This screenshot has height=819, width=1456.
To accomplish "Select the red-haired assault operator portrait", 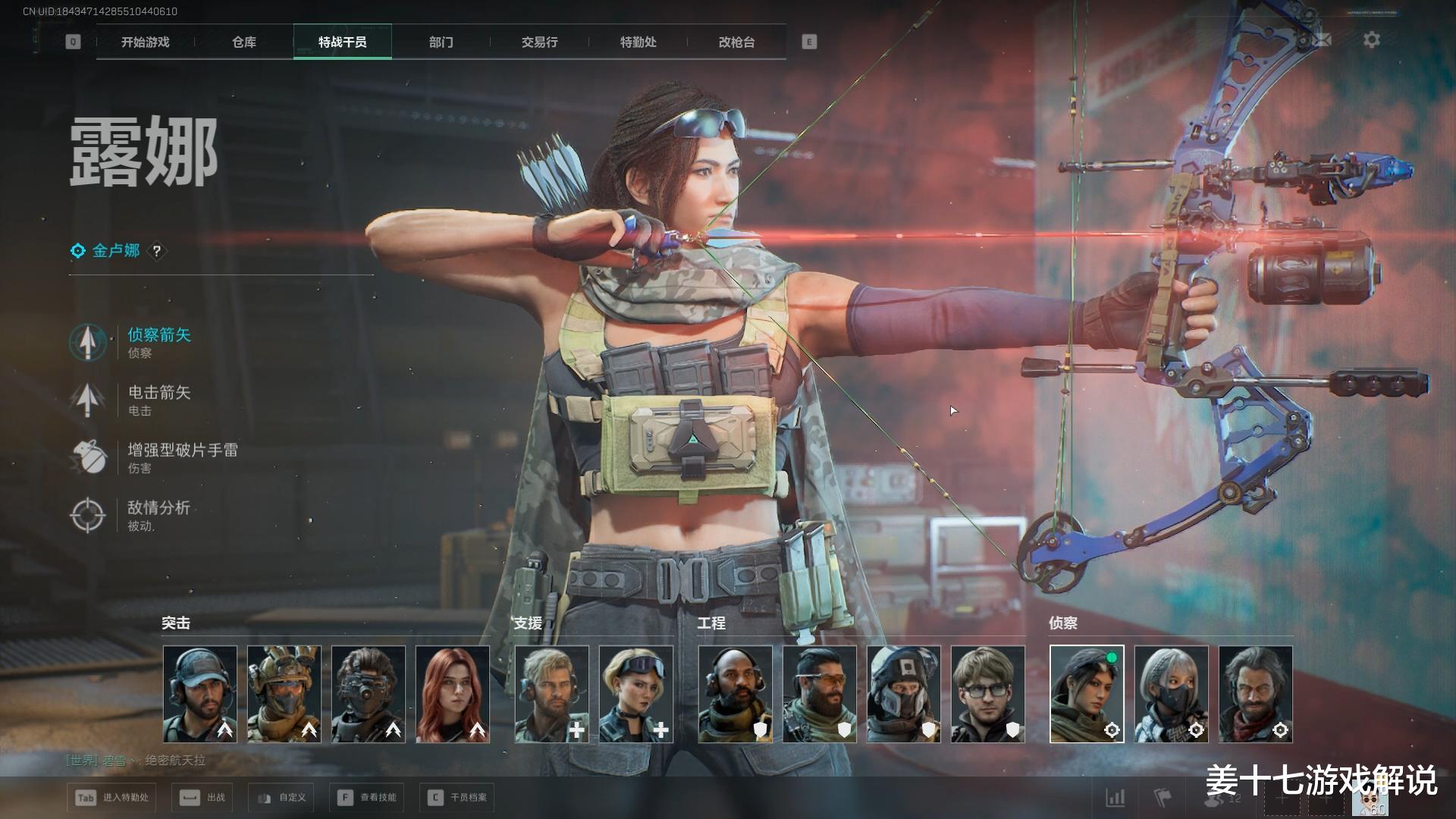I will (x=453, y=694).
